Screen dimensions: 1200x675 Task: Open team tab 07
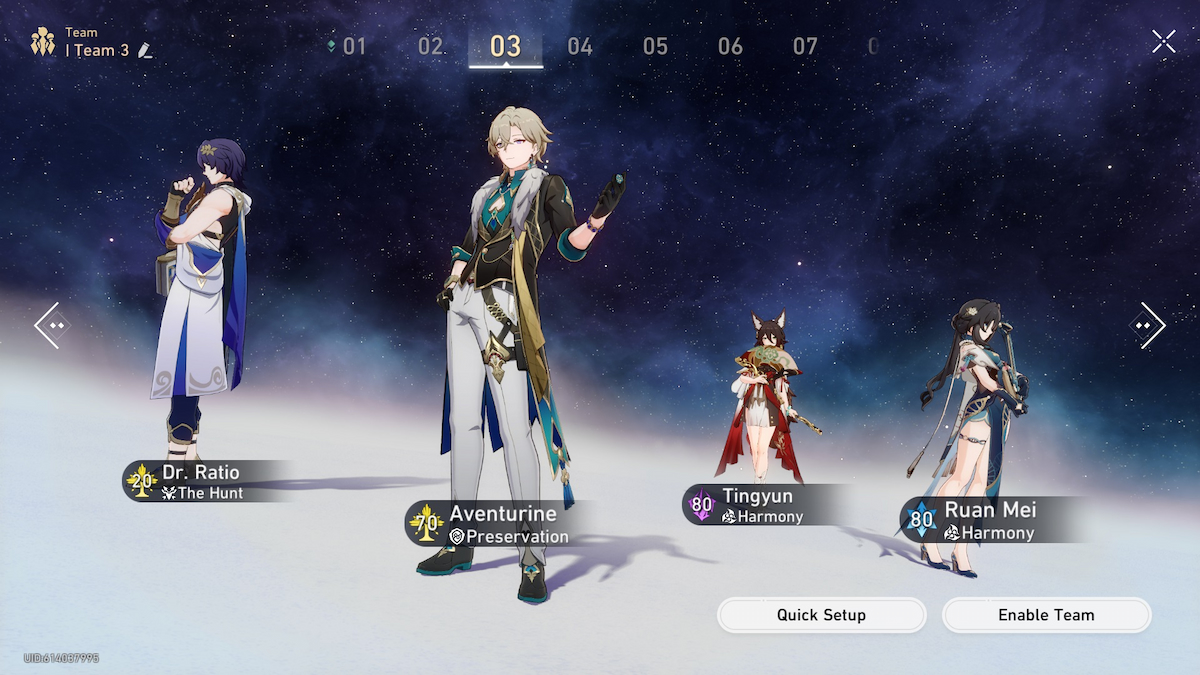coord(805,46)
